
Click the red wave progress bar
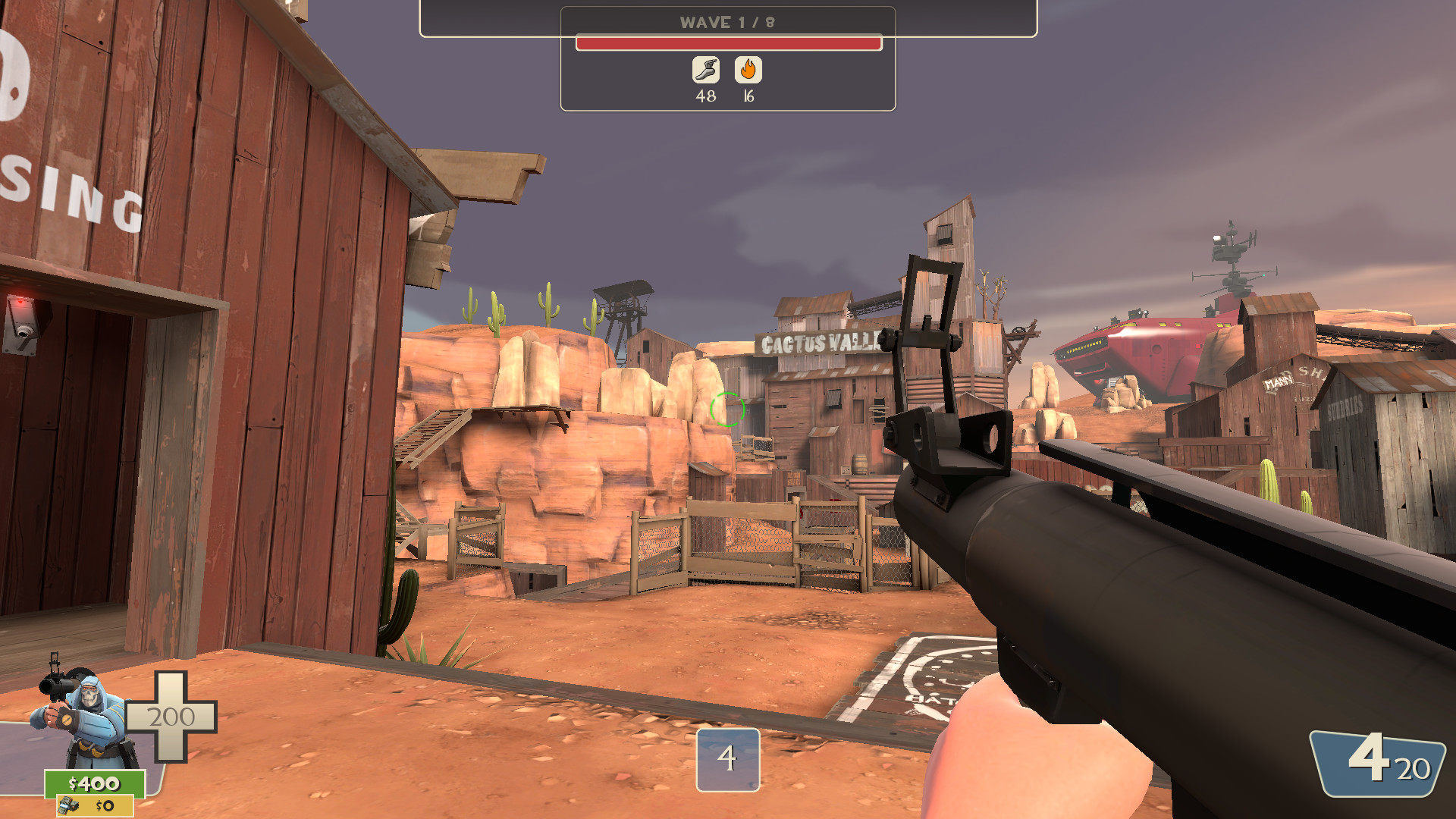[x=726, y=43]
